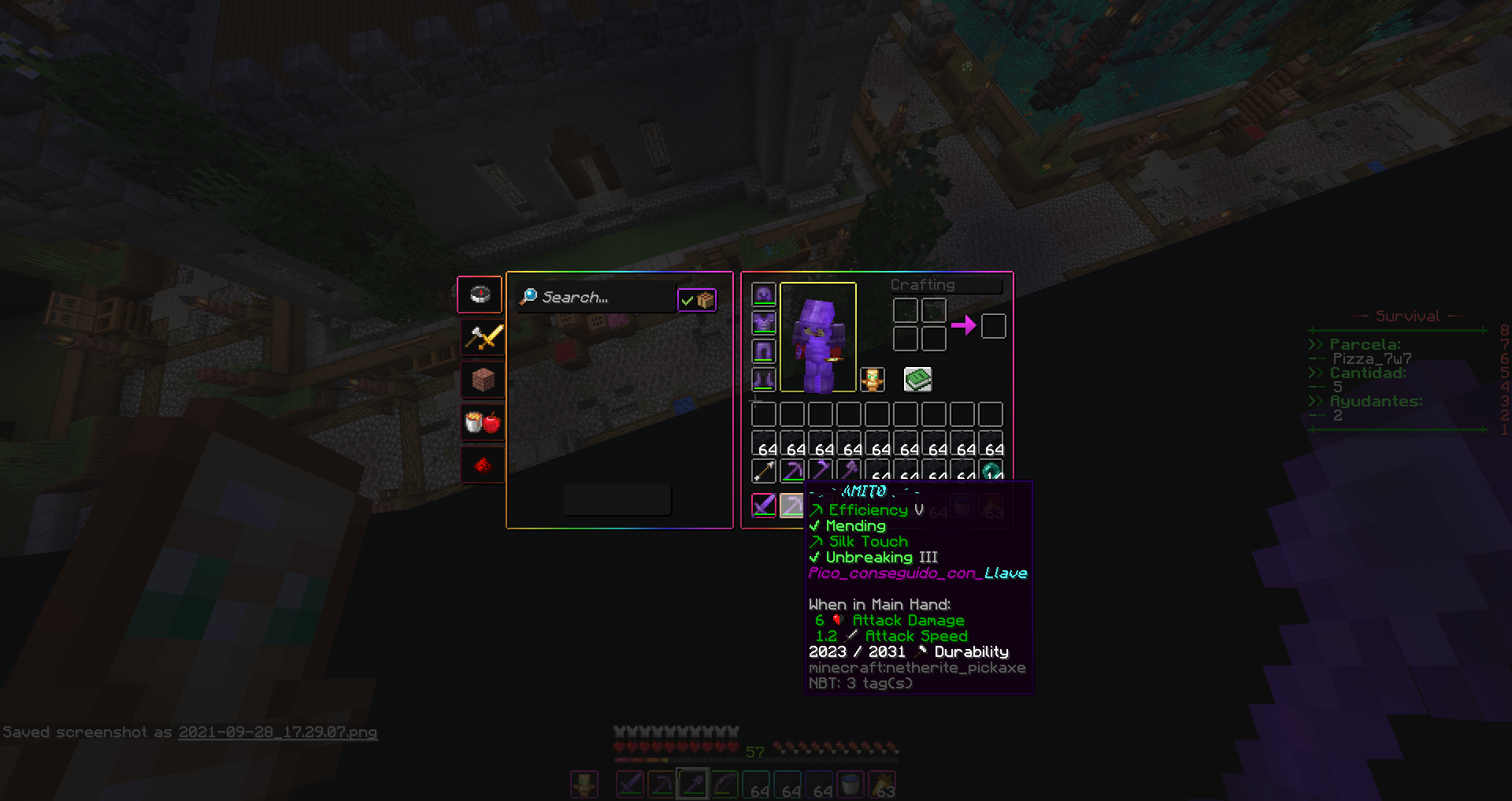The image size is (1512, 801).
Task: Click the recipe book Search field
Action: [x=596, y=298]
